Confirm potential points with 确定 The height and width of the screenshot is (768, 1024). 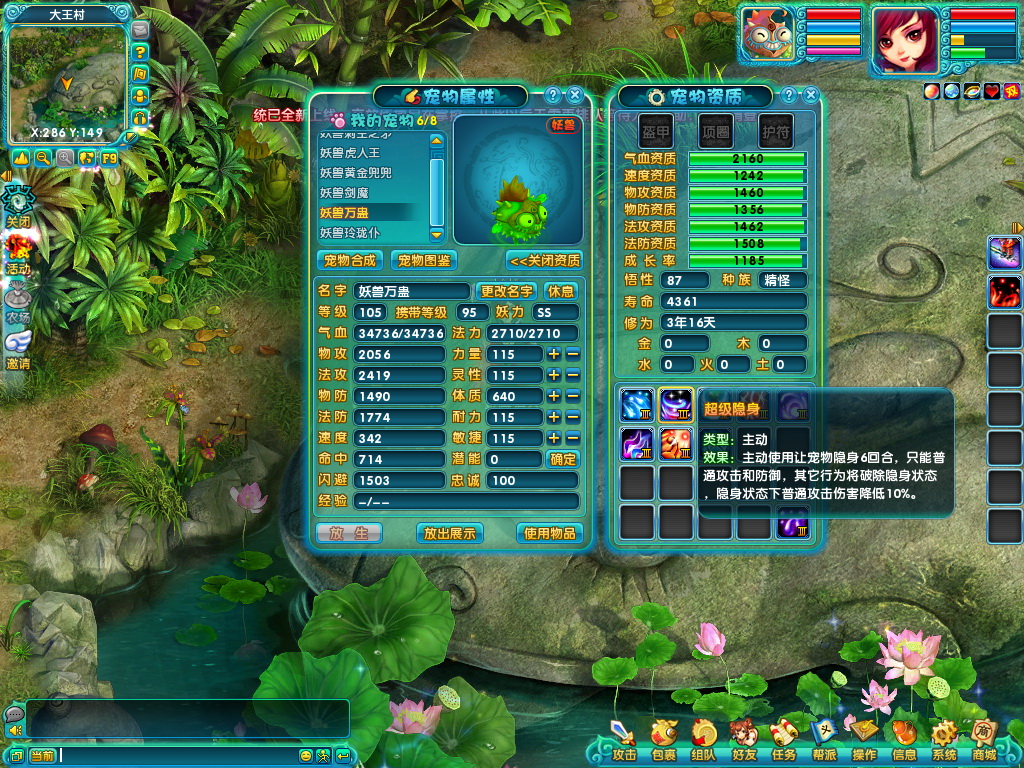coord(563,459)
